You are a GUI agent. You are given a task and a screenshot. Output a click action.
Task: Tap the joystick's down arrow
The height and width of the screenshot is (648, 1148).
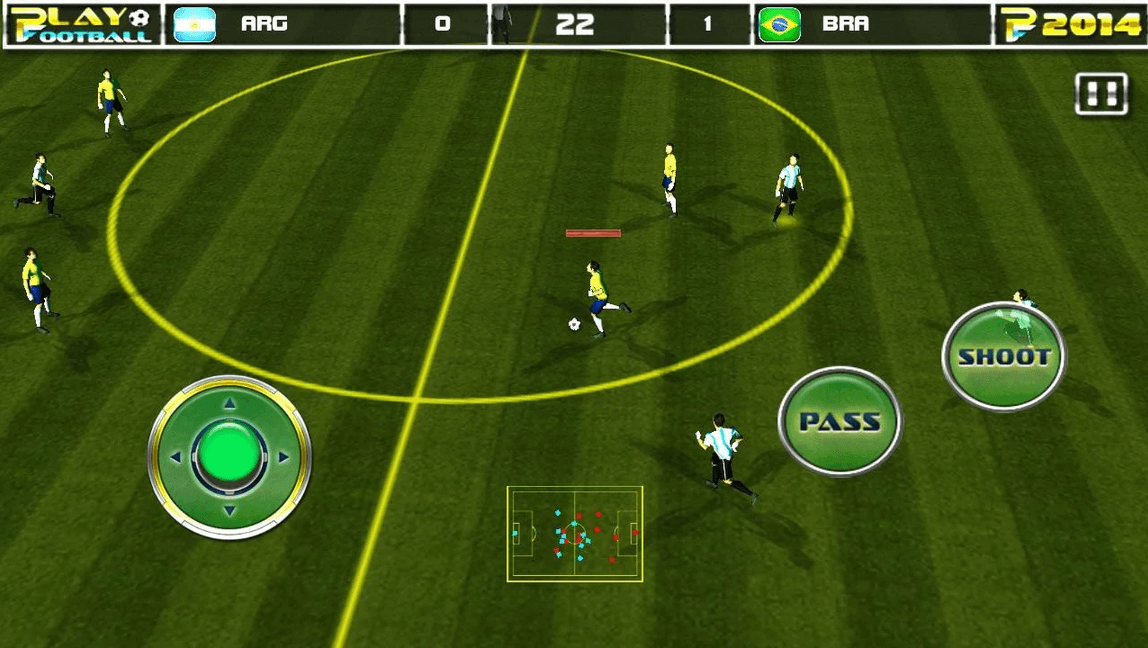[229, 511]
